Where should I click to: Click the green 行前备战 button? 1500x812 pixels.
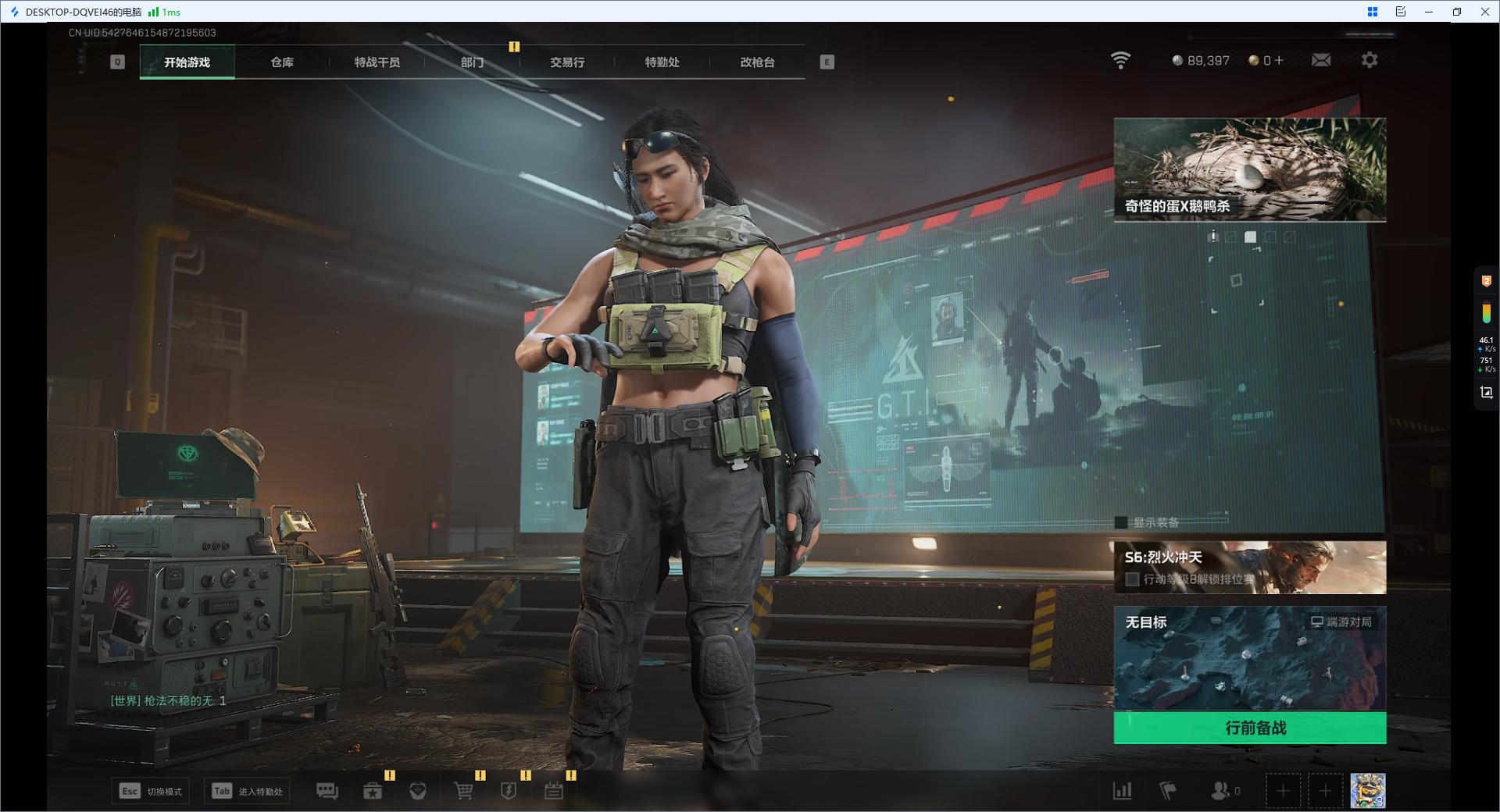click(x=1250, y=728)
